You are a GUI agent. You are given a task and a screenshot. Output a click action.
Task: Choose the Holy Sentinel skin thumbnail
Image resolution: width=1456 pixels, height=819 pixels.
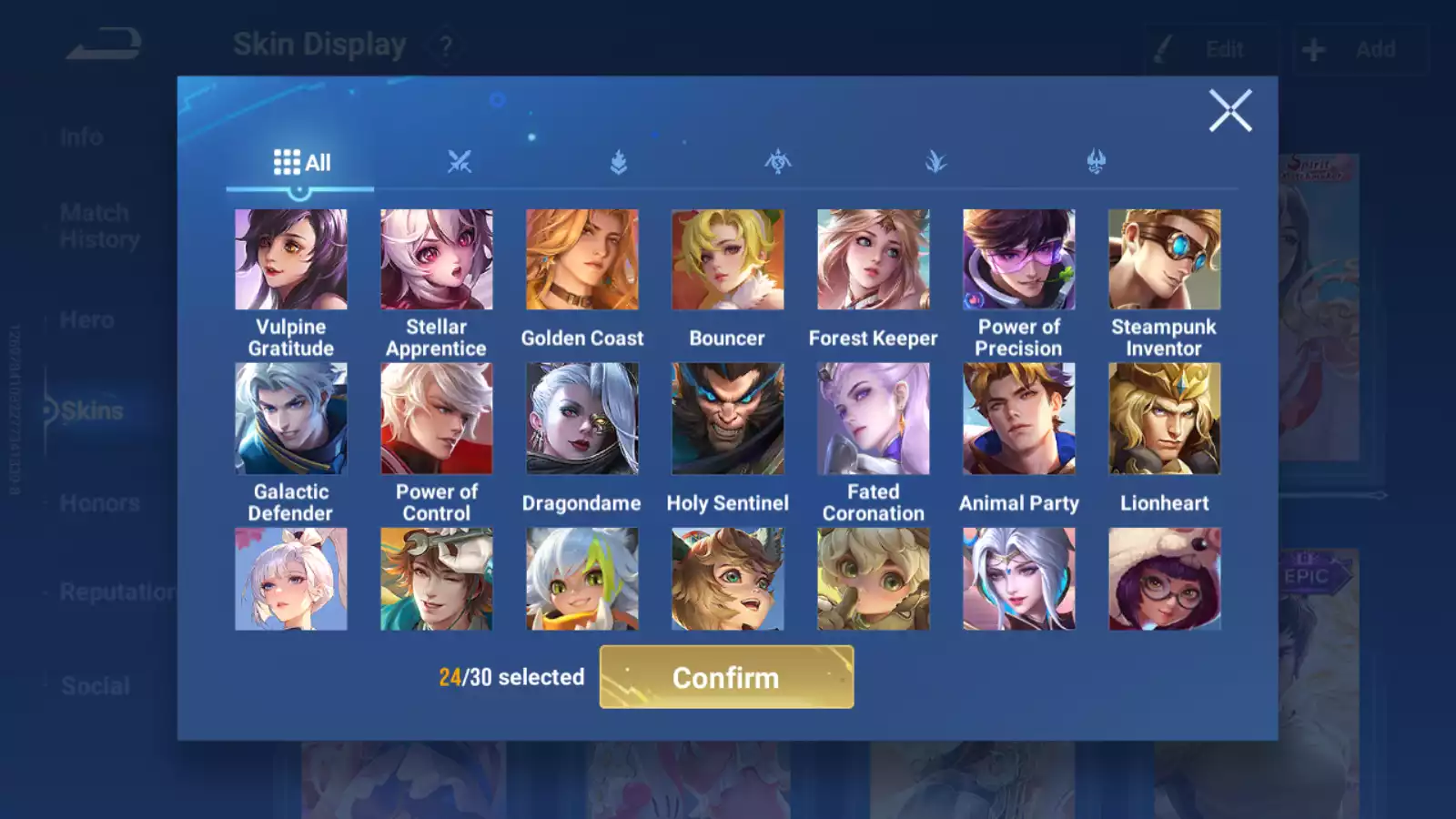pyautogui.click(x=728, y=418)
